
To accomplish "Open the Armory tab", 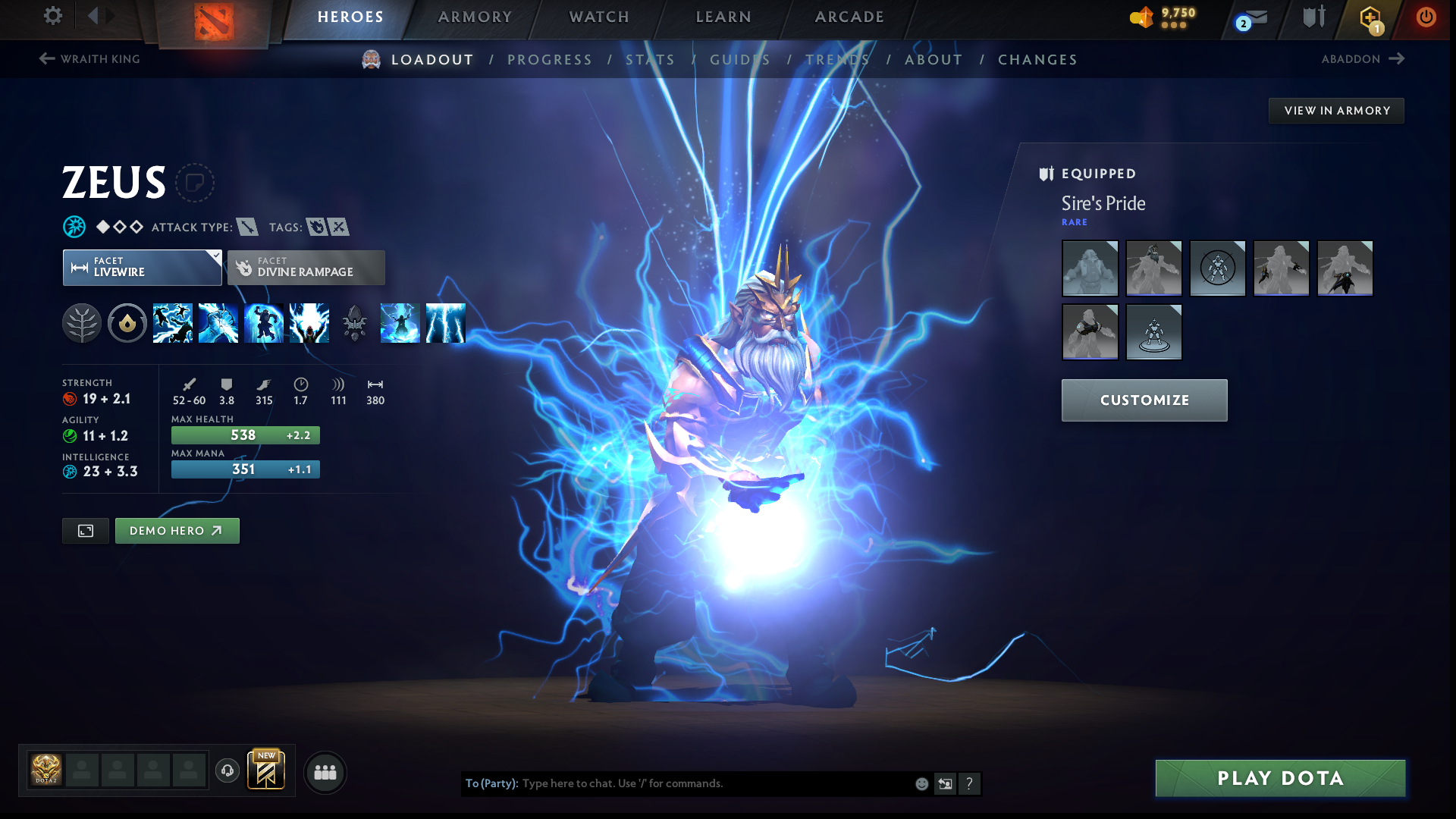I will [475, 17].
